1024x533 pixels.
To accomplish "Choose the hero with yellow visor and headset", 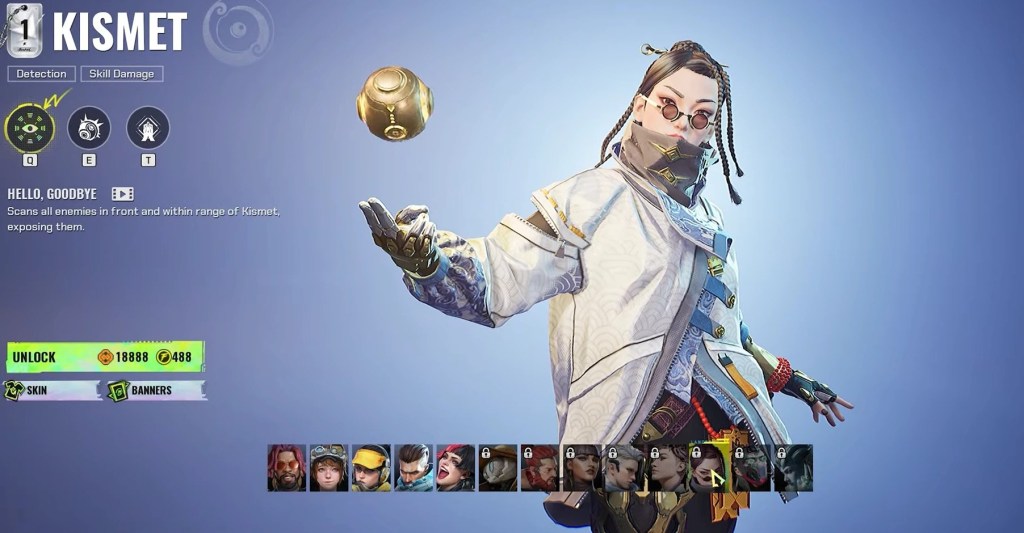I will [371, 468].
